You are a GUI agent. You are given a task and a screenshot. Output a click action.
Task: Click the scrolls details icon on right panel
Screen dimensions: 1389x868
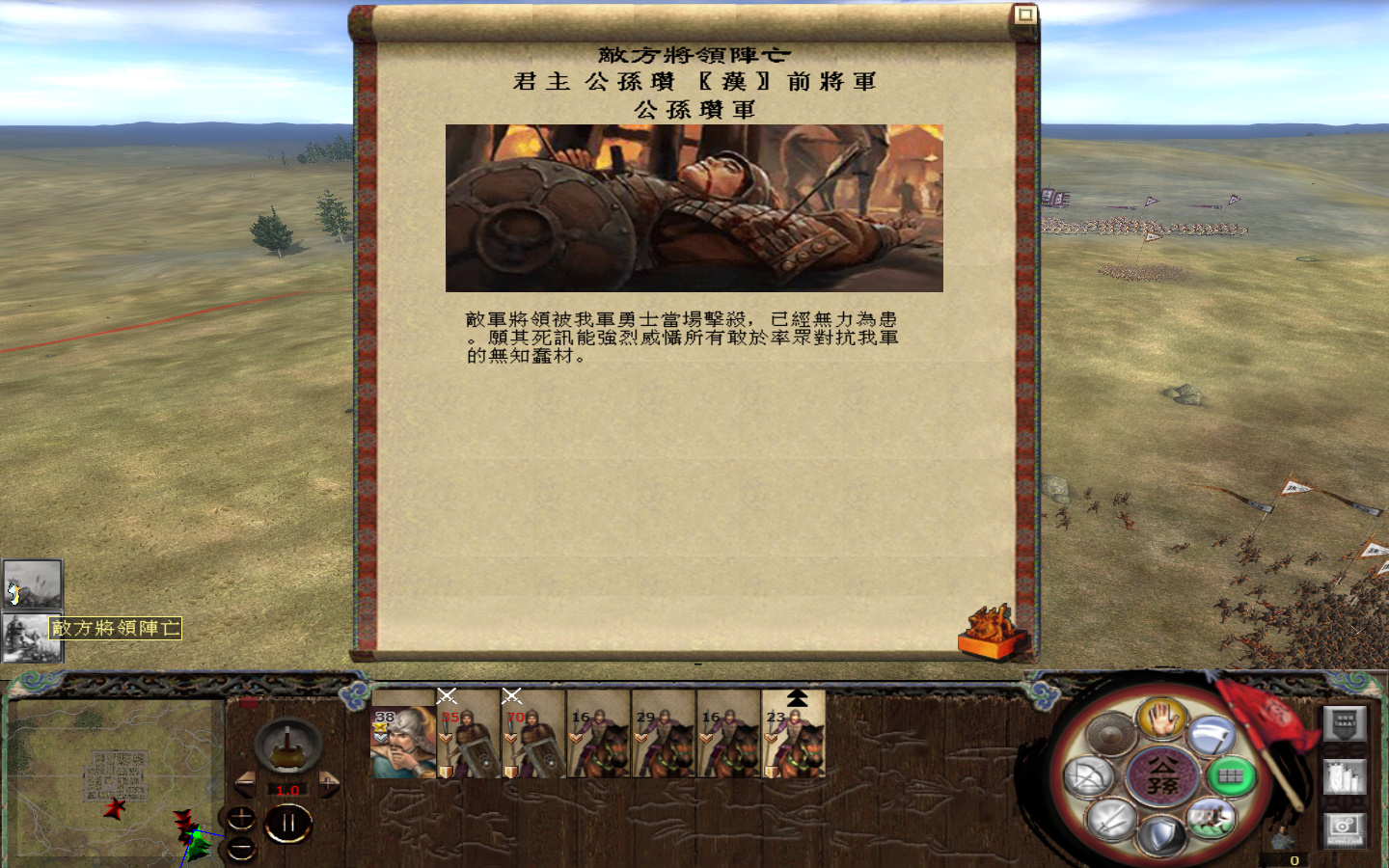1345,776
